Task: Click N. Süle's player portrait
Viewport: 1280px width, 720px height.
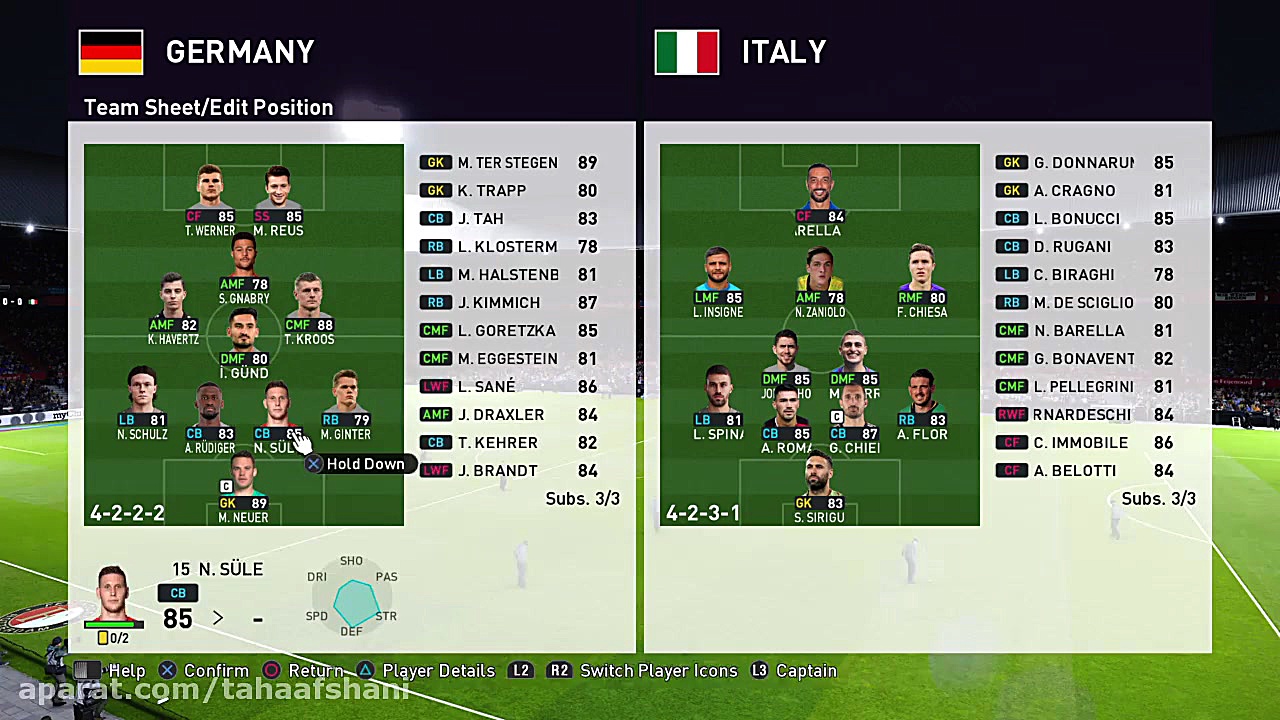Action: point(113,592)
